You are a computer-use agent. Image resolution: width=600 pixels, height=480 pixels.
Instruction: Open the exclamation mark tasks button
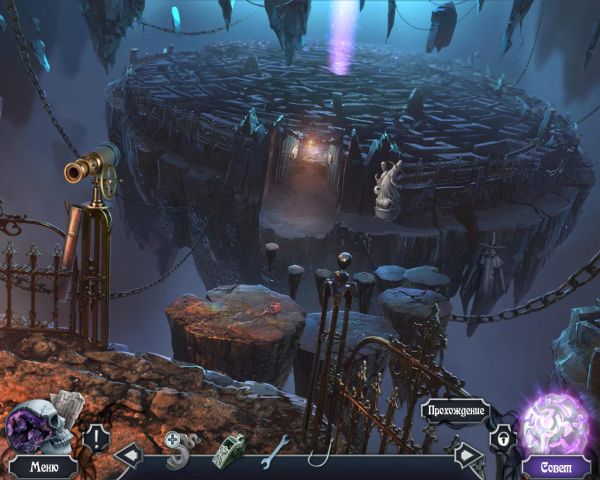pyautogui.click(x=97, y=437)
